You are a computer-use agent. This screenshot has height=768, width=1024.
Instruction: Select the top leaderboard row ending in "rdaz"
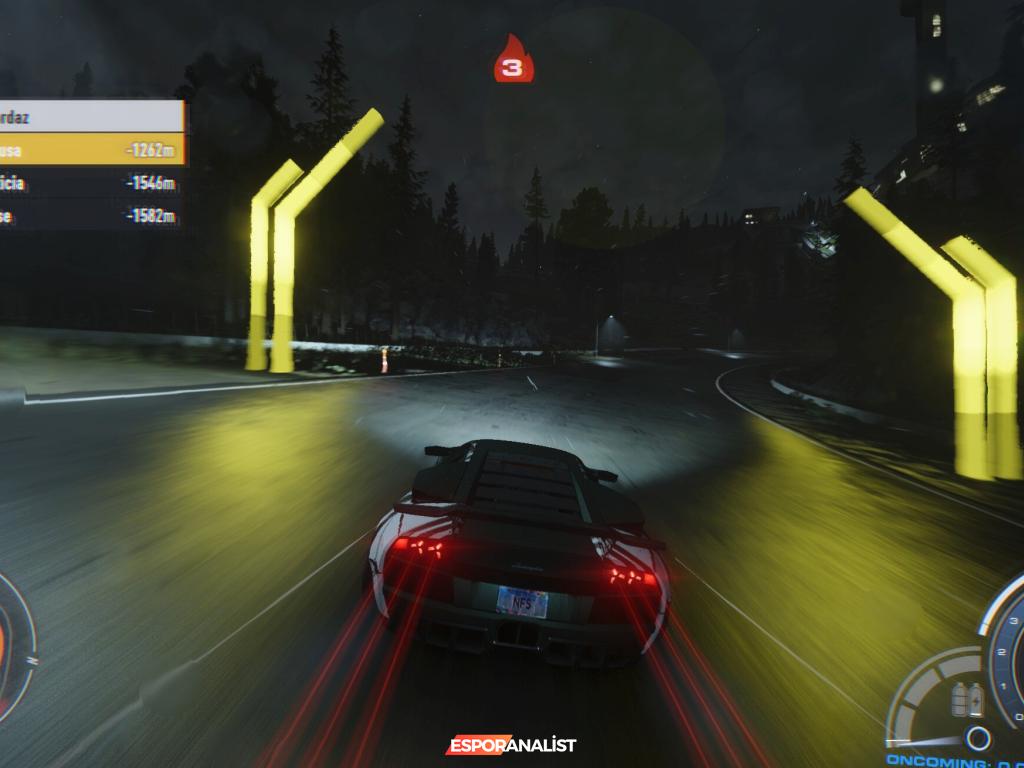[91, 117]
